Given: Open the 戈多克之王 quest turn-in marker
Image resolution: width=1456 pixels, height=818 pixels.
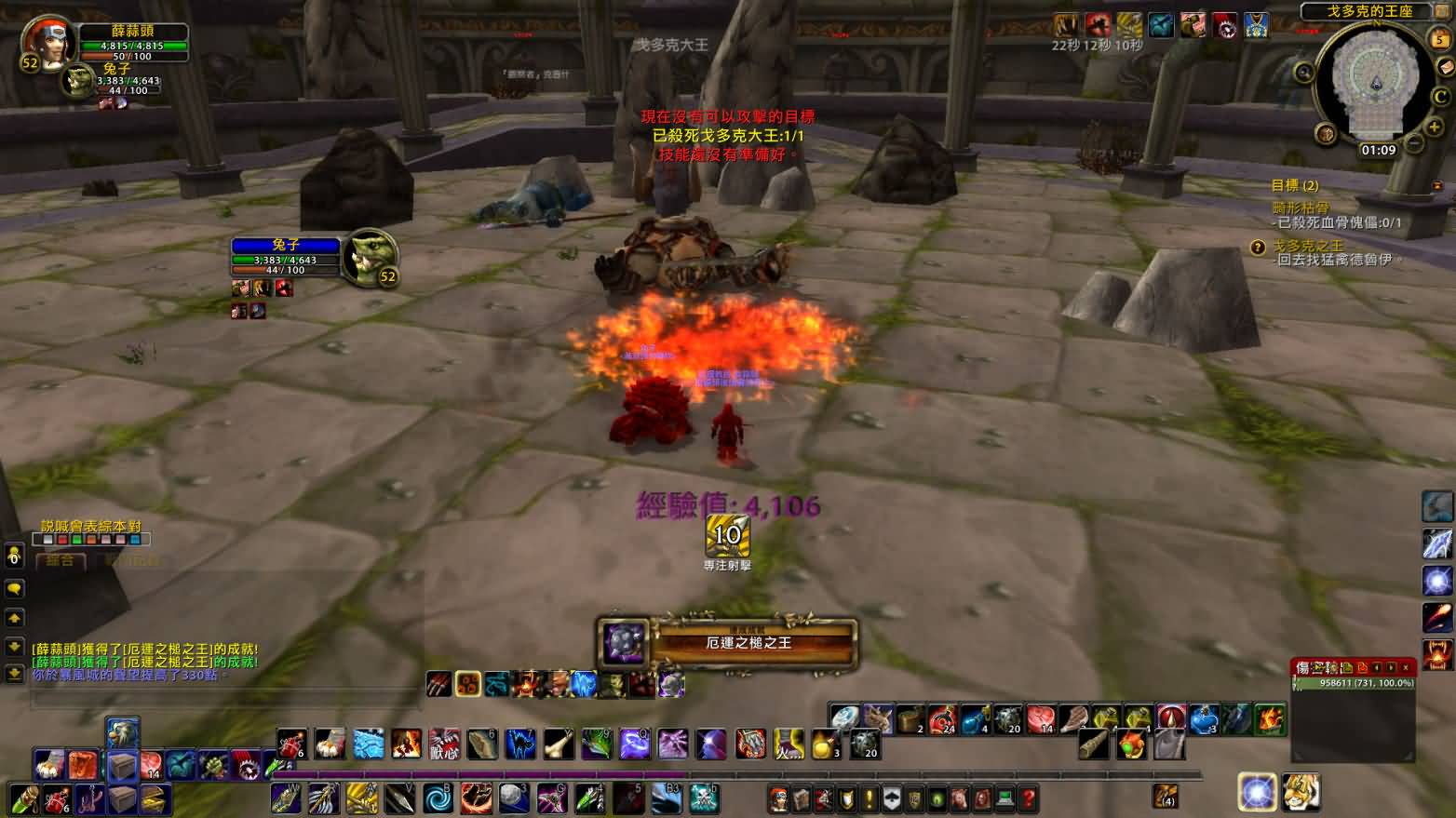Looking at the screenshot, I should click(x=1258, y=247).
